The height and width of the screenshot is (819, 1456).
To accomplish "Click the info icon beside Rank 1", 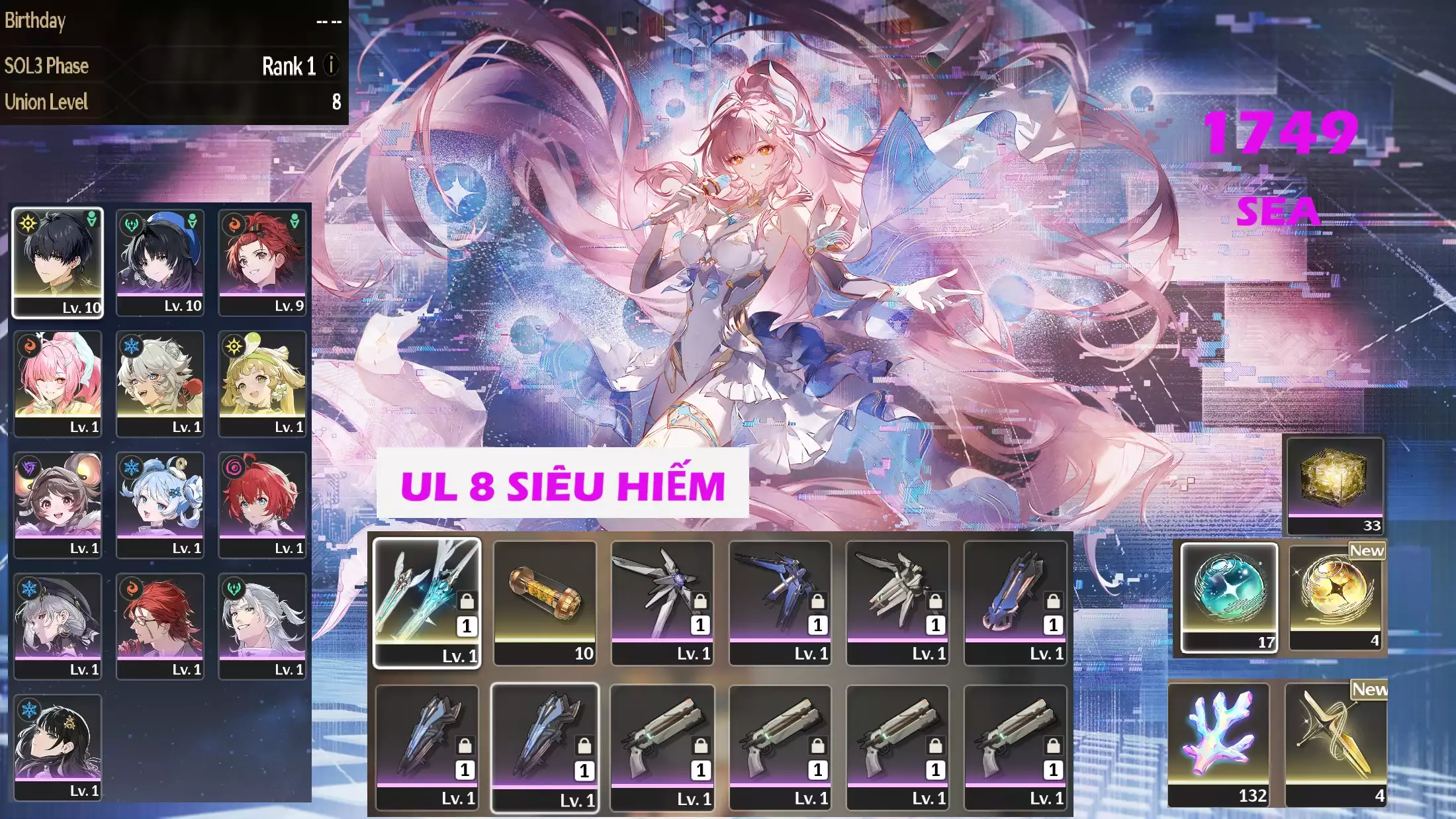I will tap(329, 65).
